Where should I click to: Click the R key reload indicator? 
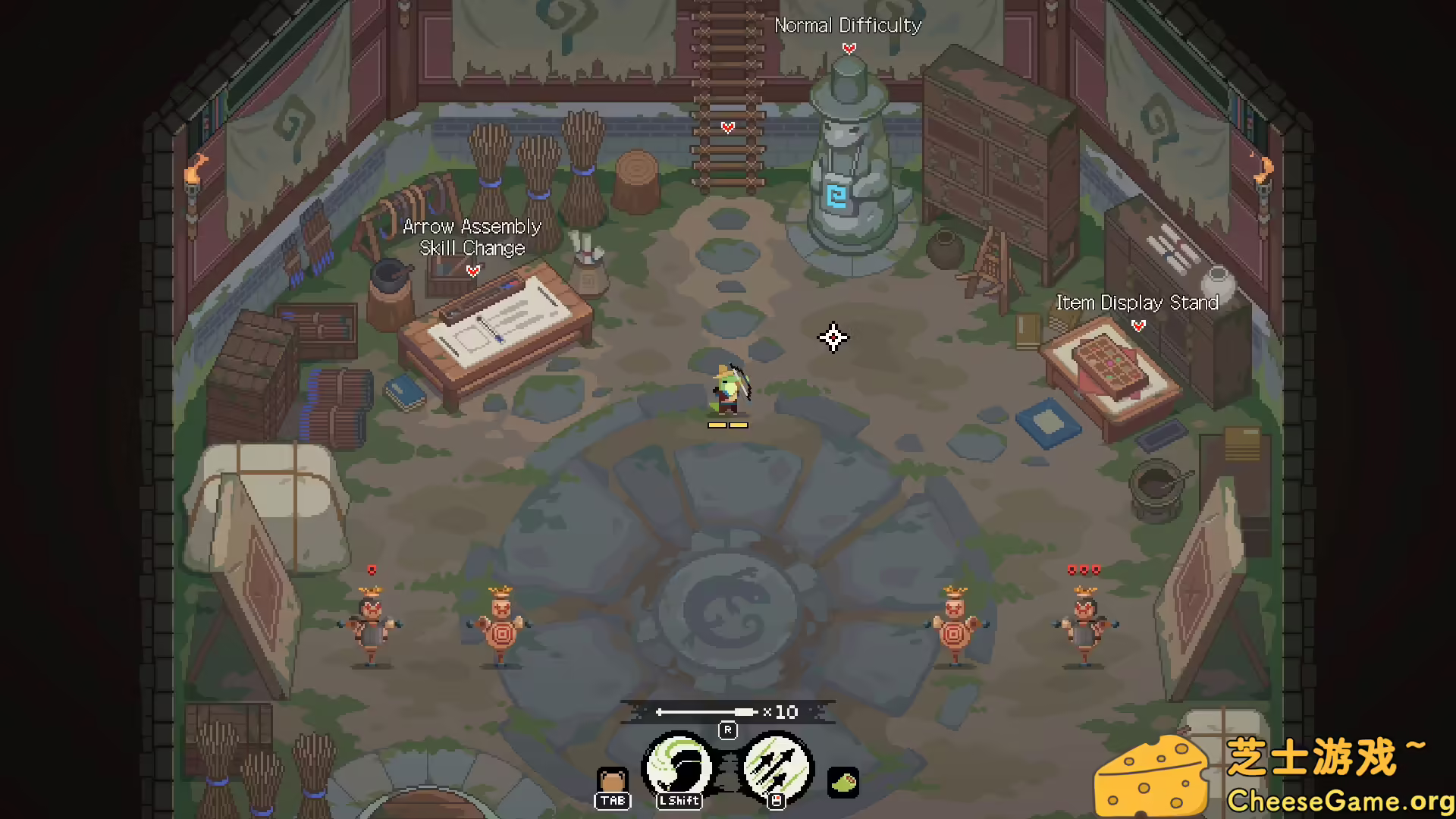(728, 730)
